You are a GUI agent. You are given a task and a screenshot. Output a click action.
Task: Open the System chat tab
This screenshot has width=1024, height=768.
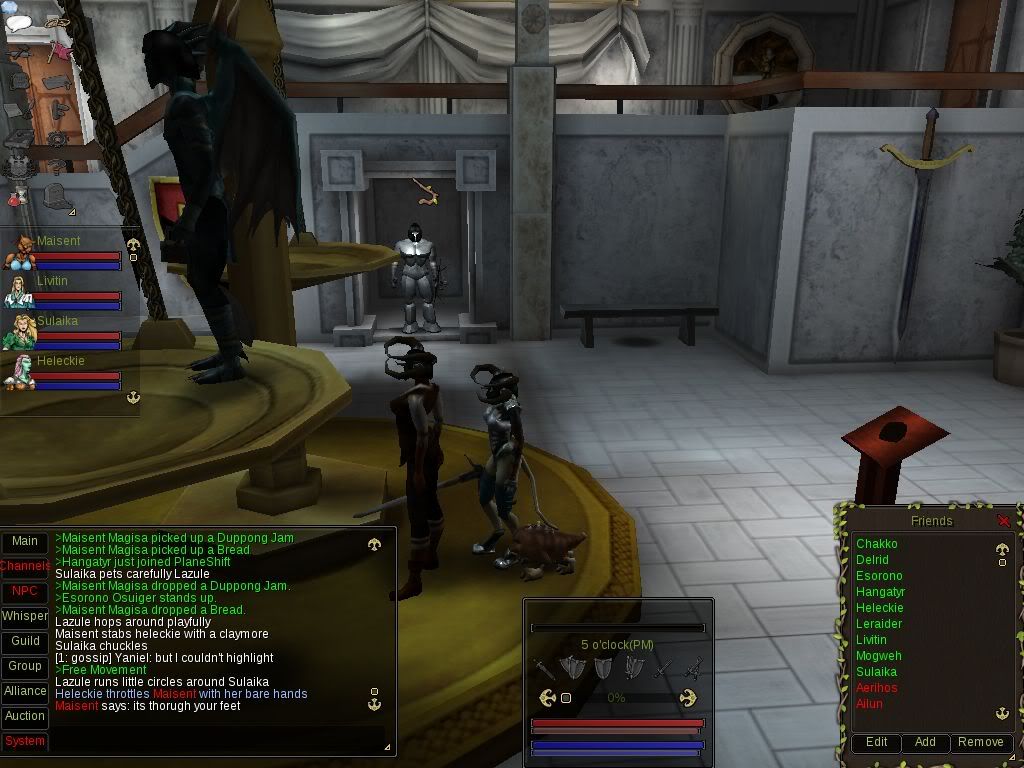click(25, 741)
